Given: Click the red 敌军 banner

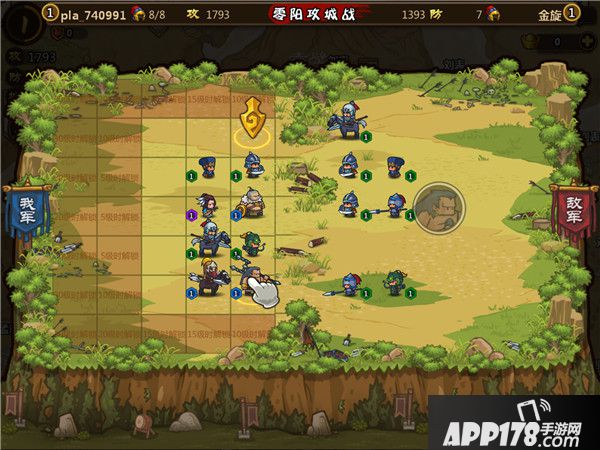Looking at the screenshot, I should pyautogui.click(x=573, y=212).
